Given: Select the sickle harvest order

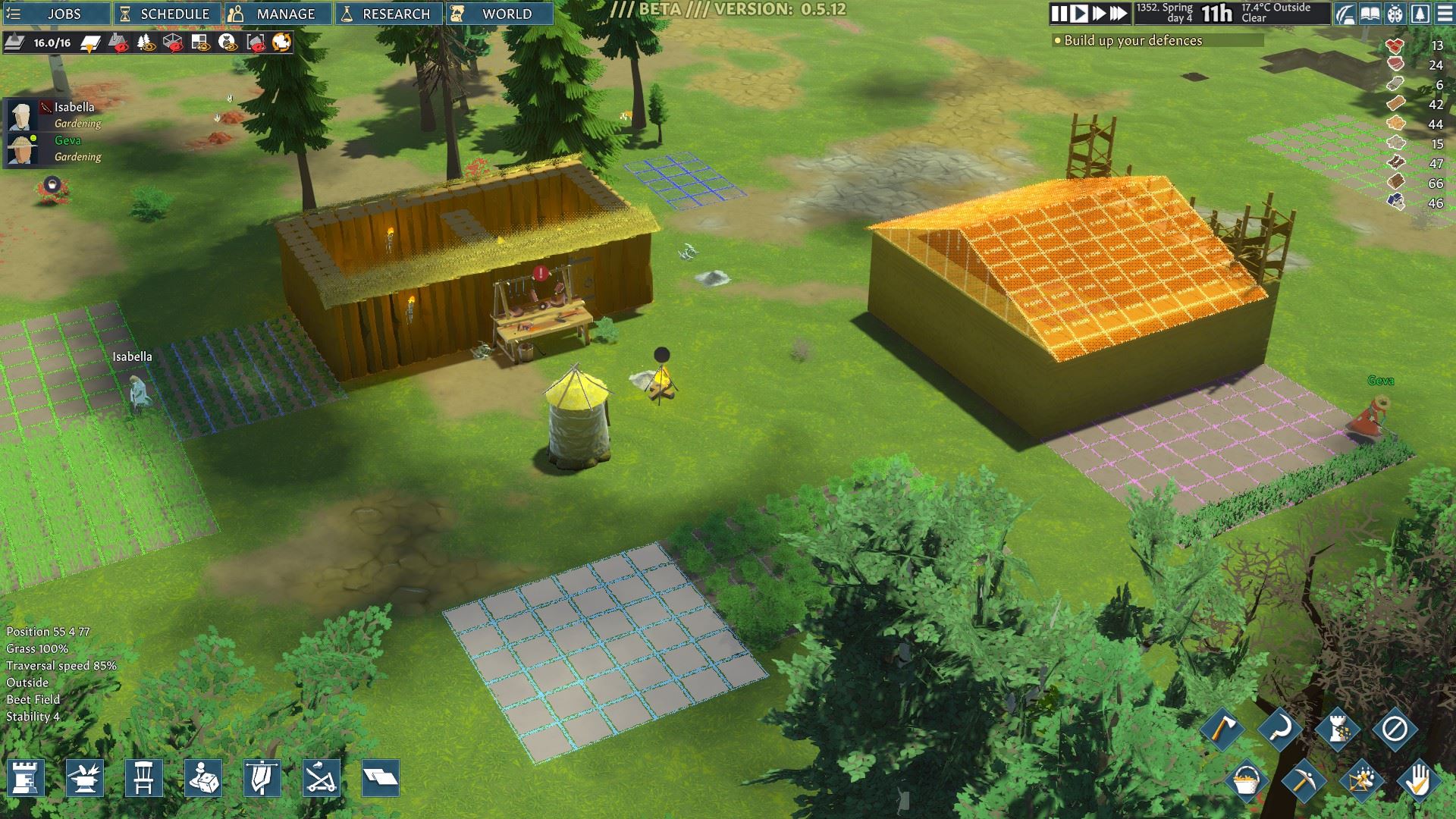Looking at the screenshot, I should tap(1280, 730).
